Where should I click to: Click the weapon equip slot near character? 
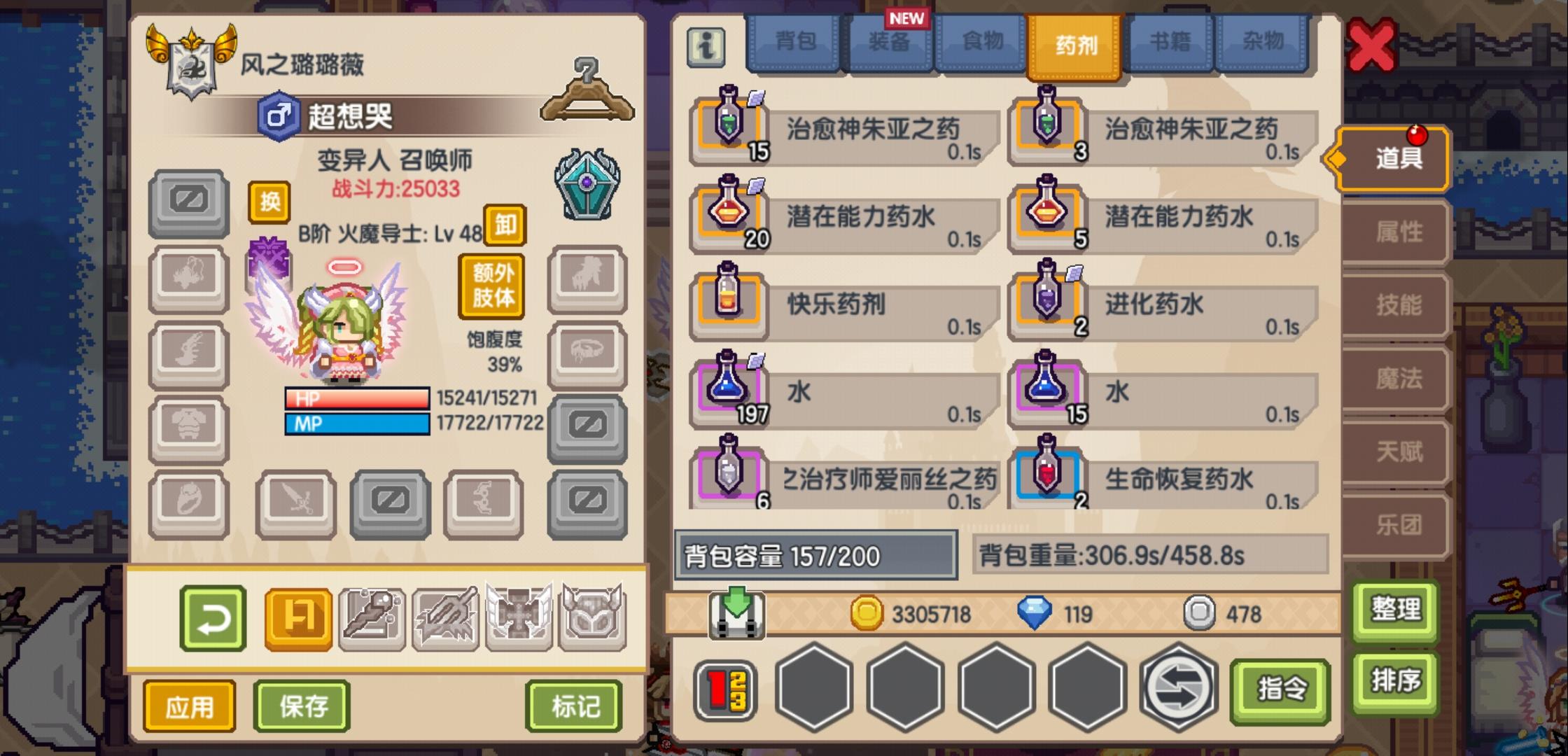(295, 504)
